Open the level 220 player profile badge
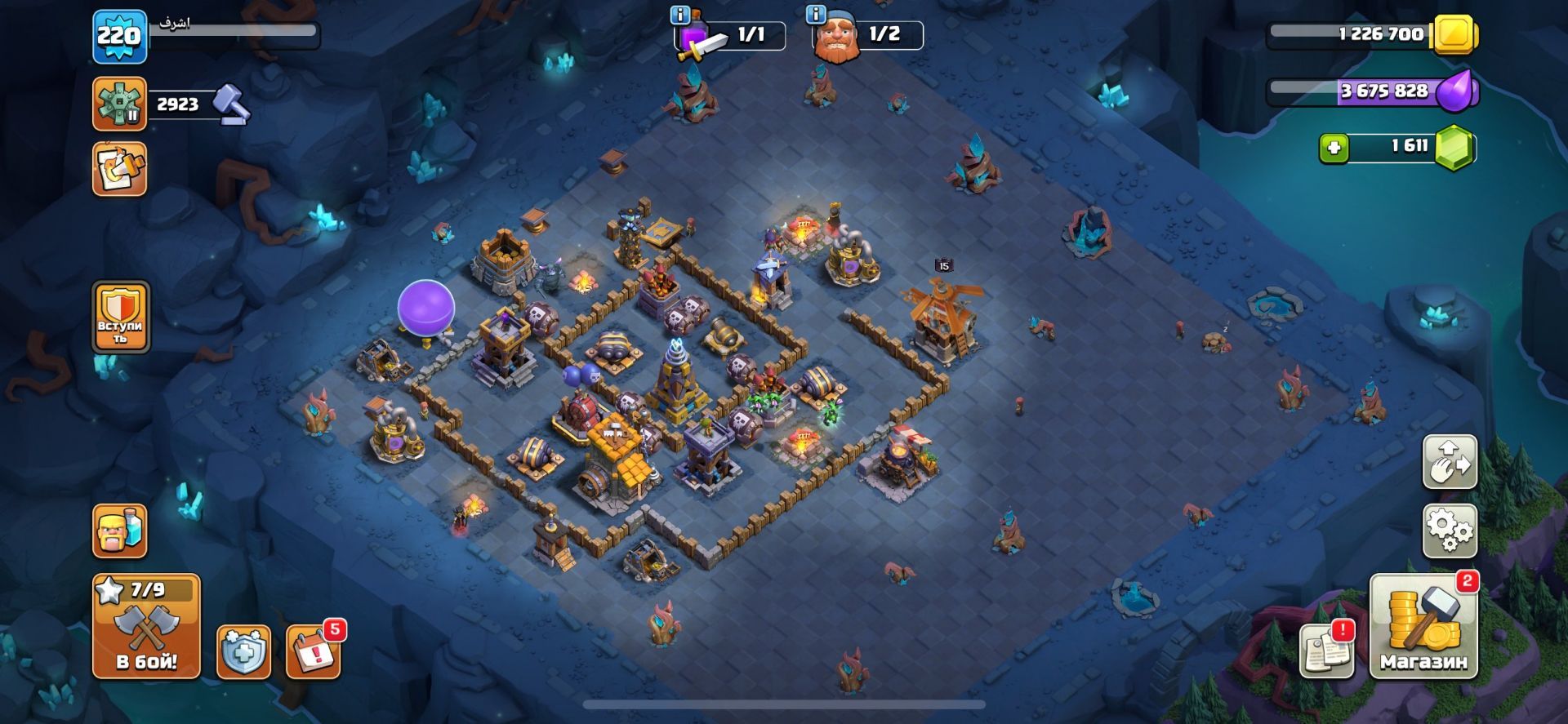The image size is (1568, 724). pos(119,37)
